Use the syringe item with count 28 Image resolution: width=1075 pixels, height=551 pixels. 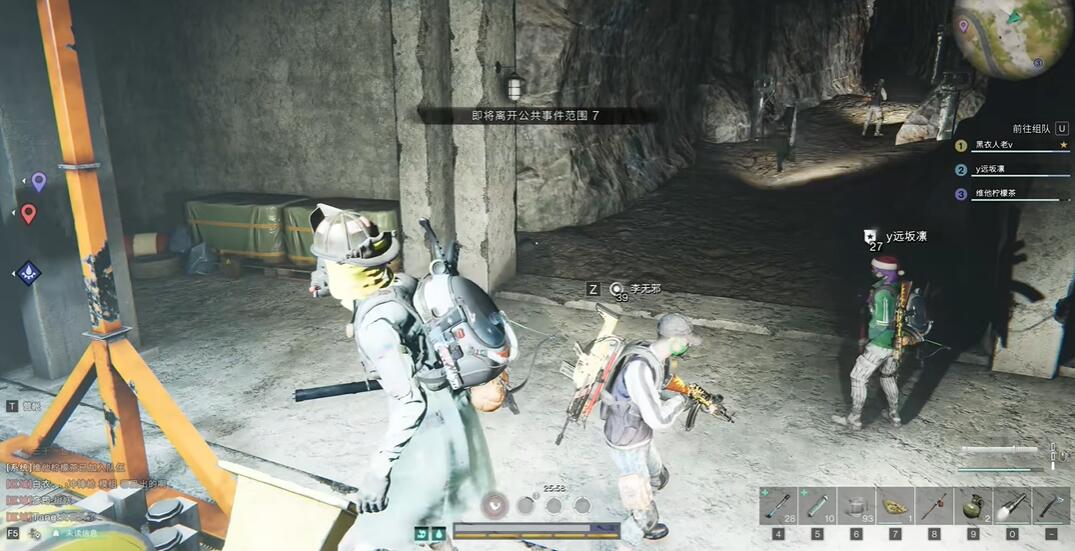pos(778,506)
